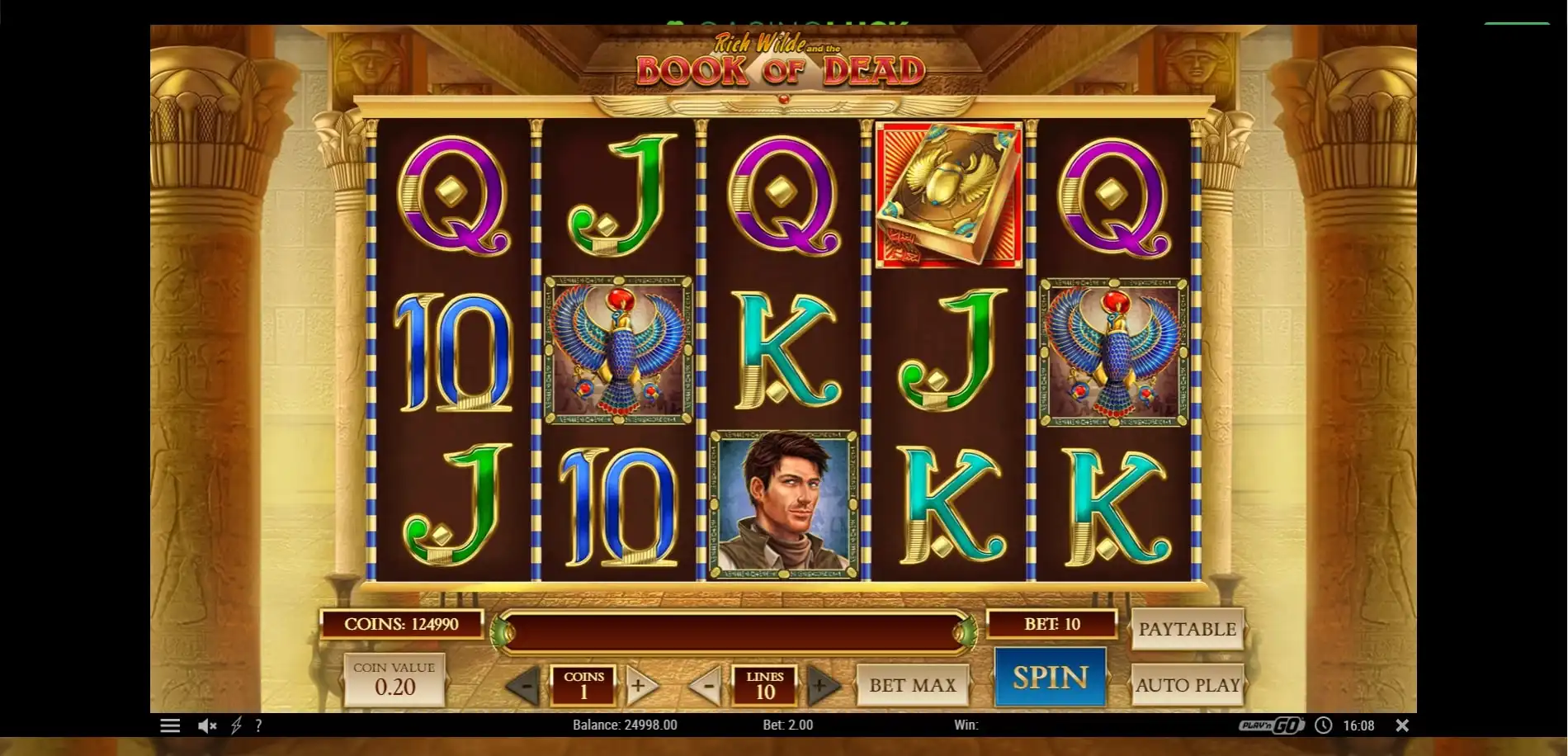Screen dimensions: 1568x756
Task: Increase the number of lines
Action: coord(820,685)
